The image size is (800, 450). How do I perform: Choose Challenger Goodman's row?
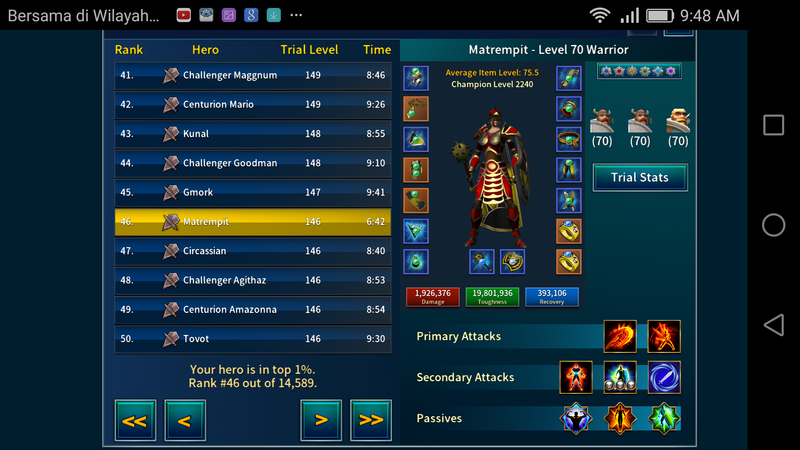point(253,163)
